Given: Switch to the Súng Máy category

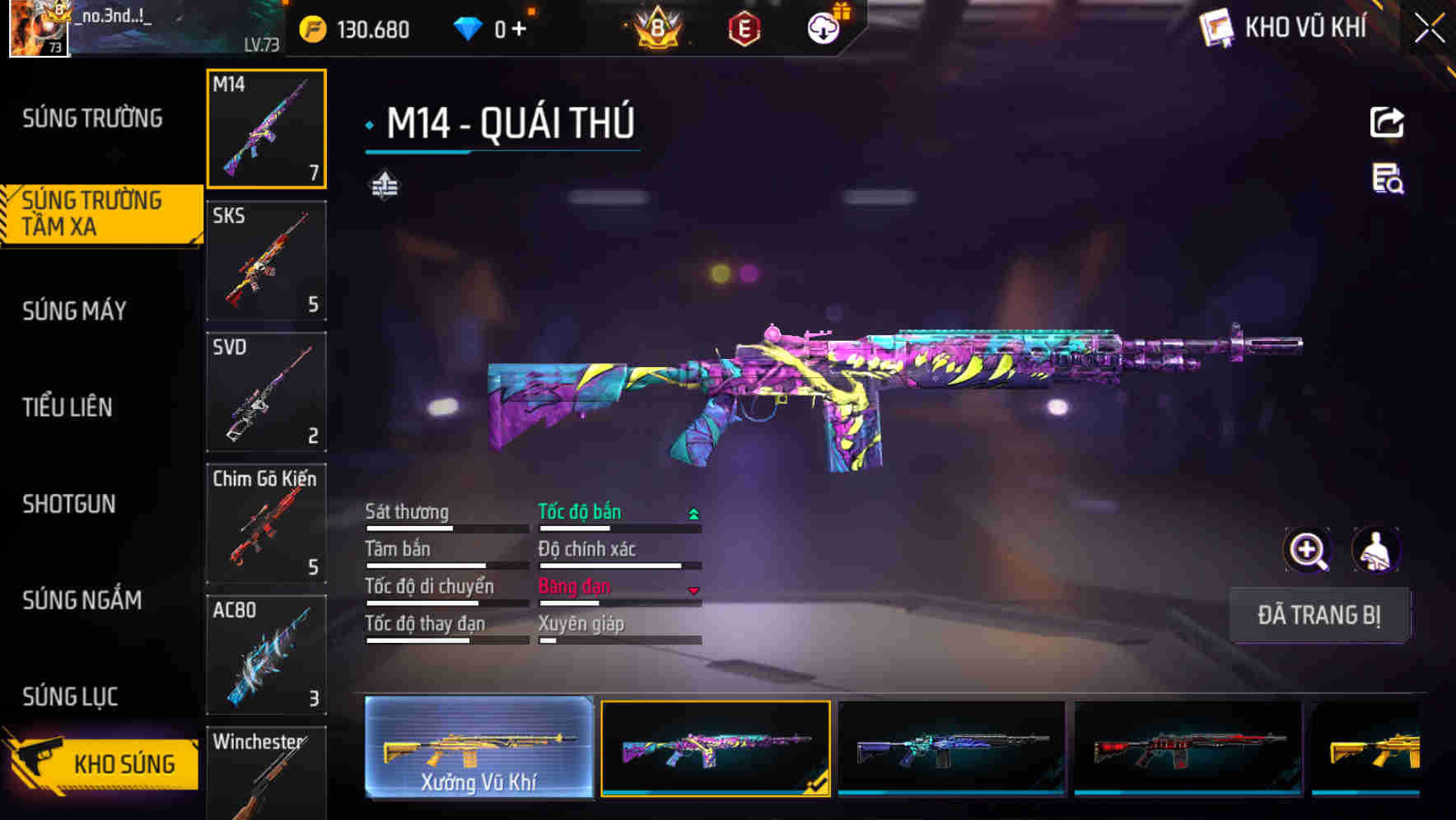Looking at the screenshot, I should [x=74, y=311].
